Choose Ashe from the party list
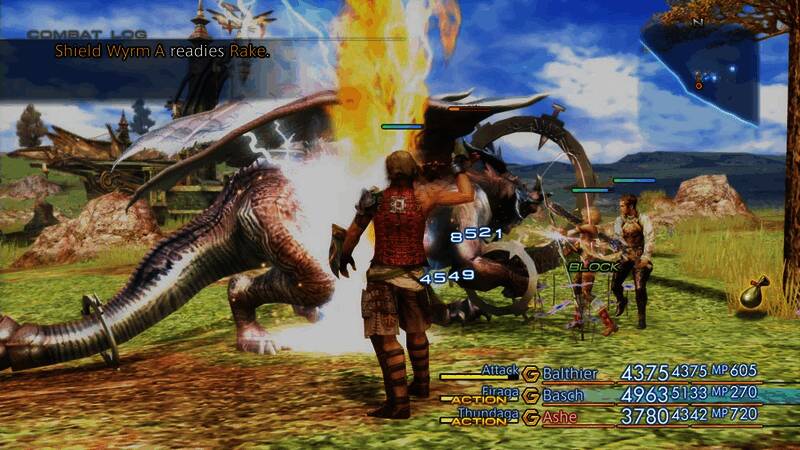 point(560,417)
